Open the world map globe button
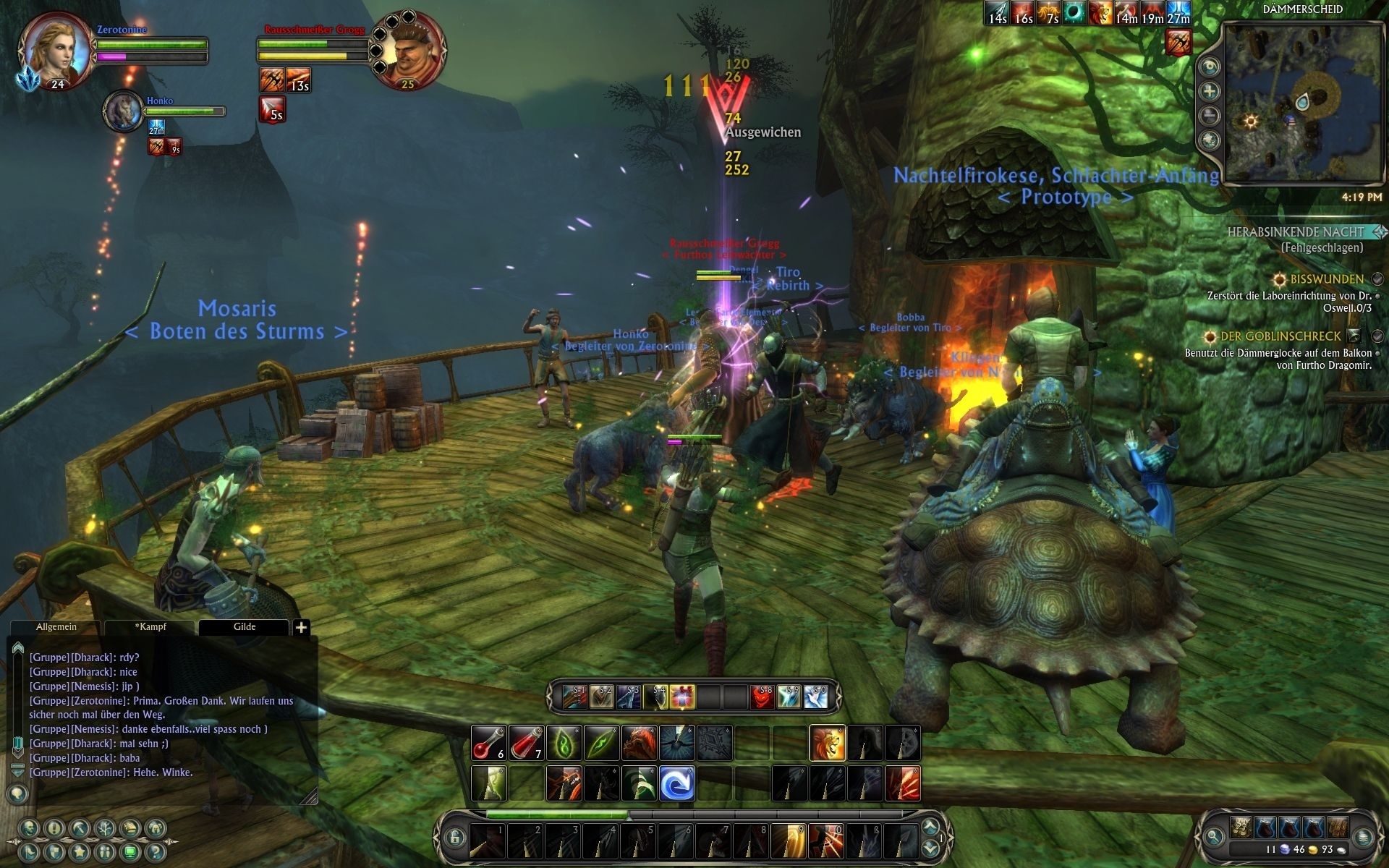Image resolution: width=1389 pixels, height=868 pixels. pyautogui.click(x=1210, y=140)
